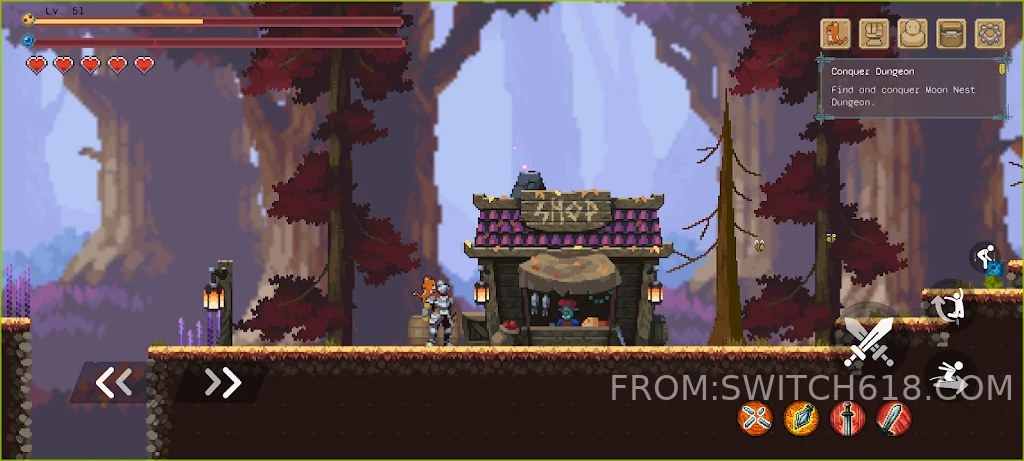Open the fist skills menu icon

tap(873, 34)
